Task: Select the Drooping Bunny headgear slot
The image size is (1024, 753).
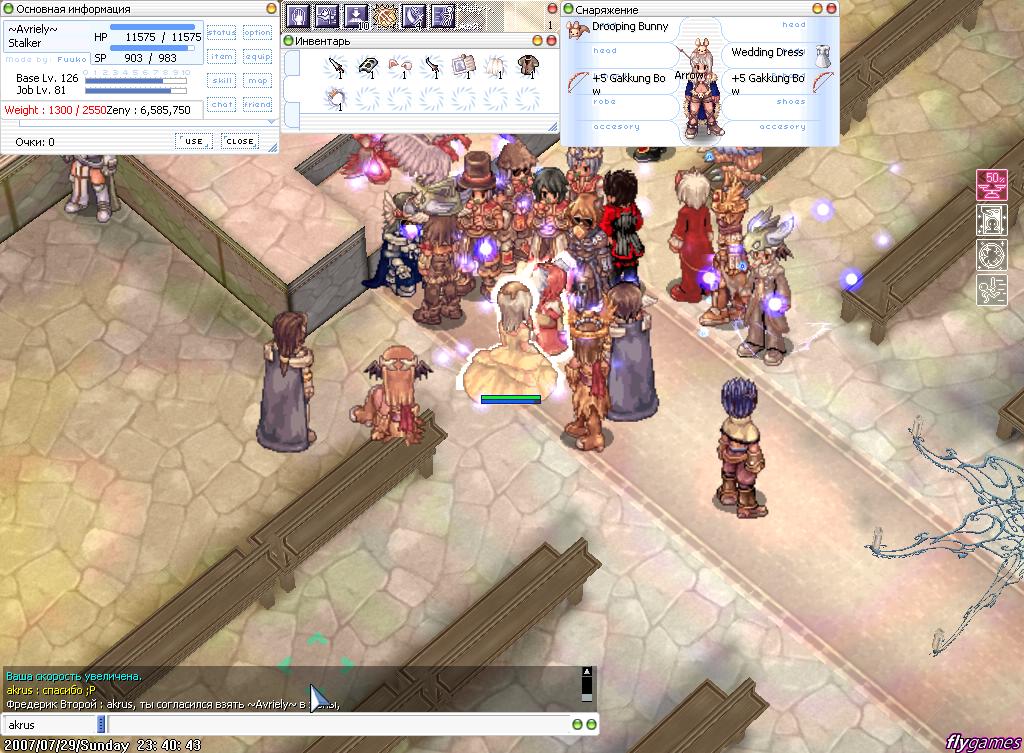Action: point(628,27)
